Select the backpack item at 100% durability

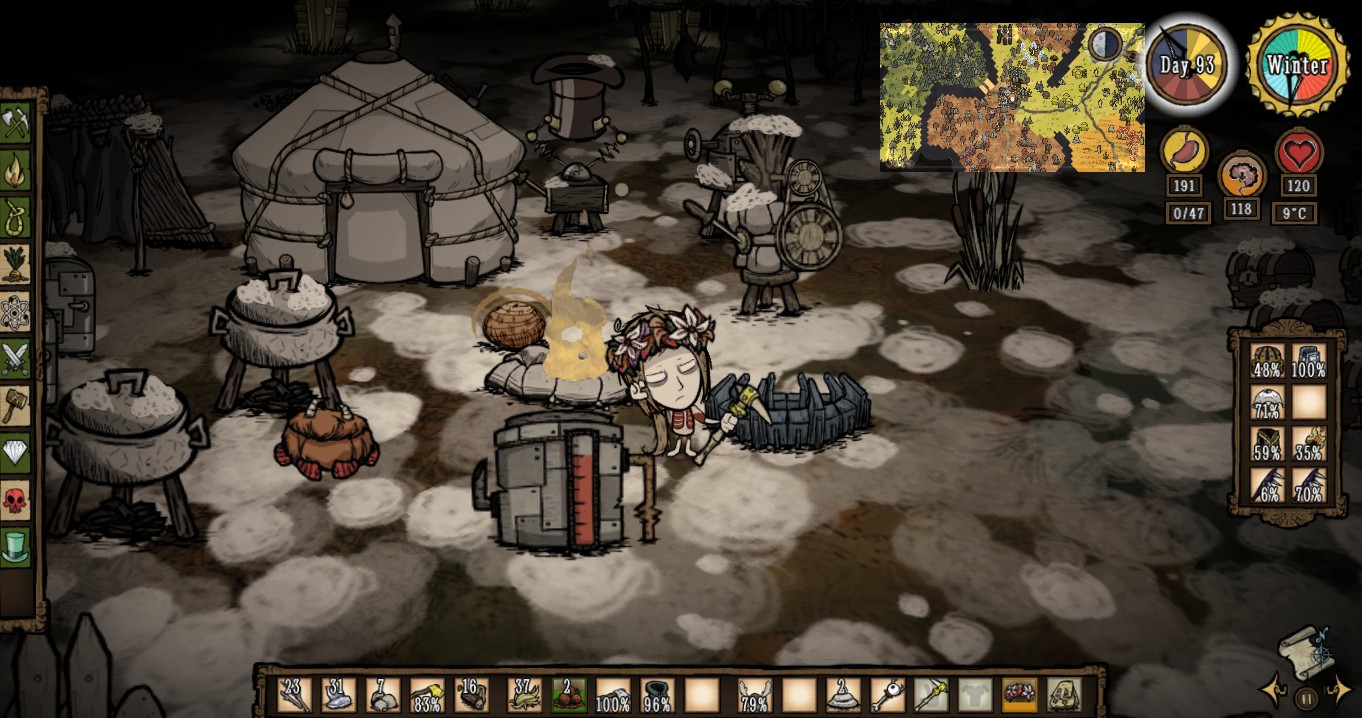[x=1309, y=362]
